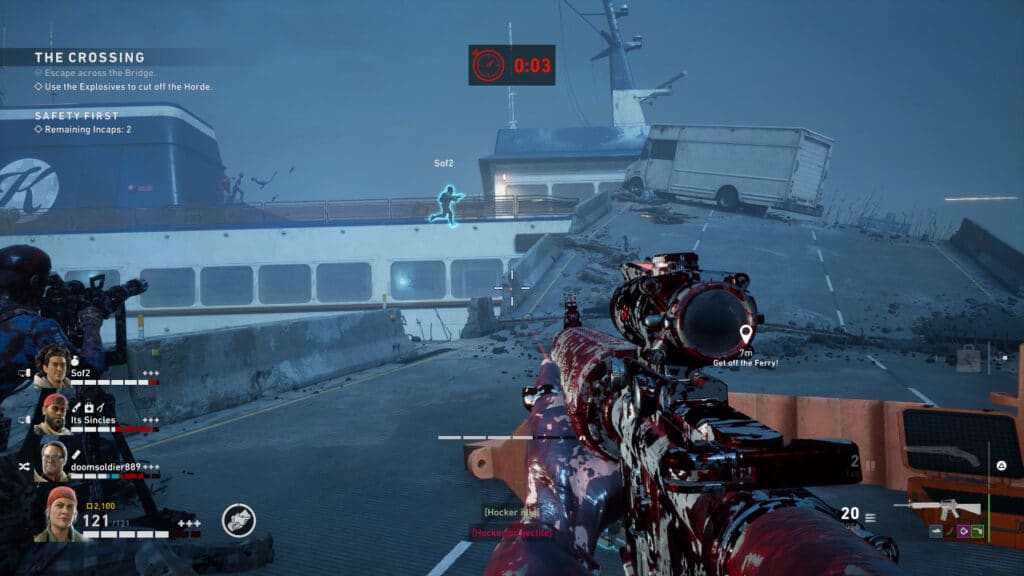This screenshot has height=576, width=1024.
Task: Select the Its Sincles teammate portrait
Action: click(x=55, y=413)
